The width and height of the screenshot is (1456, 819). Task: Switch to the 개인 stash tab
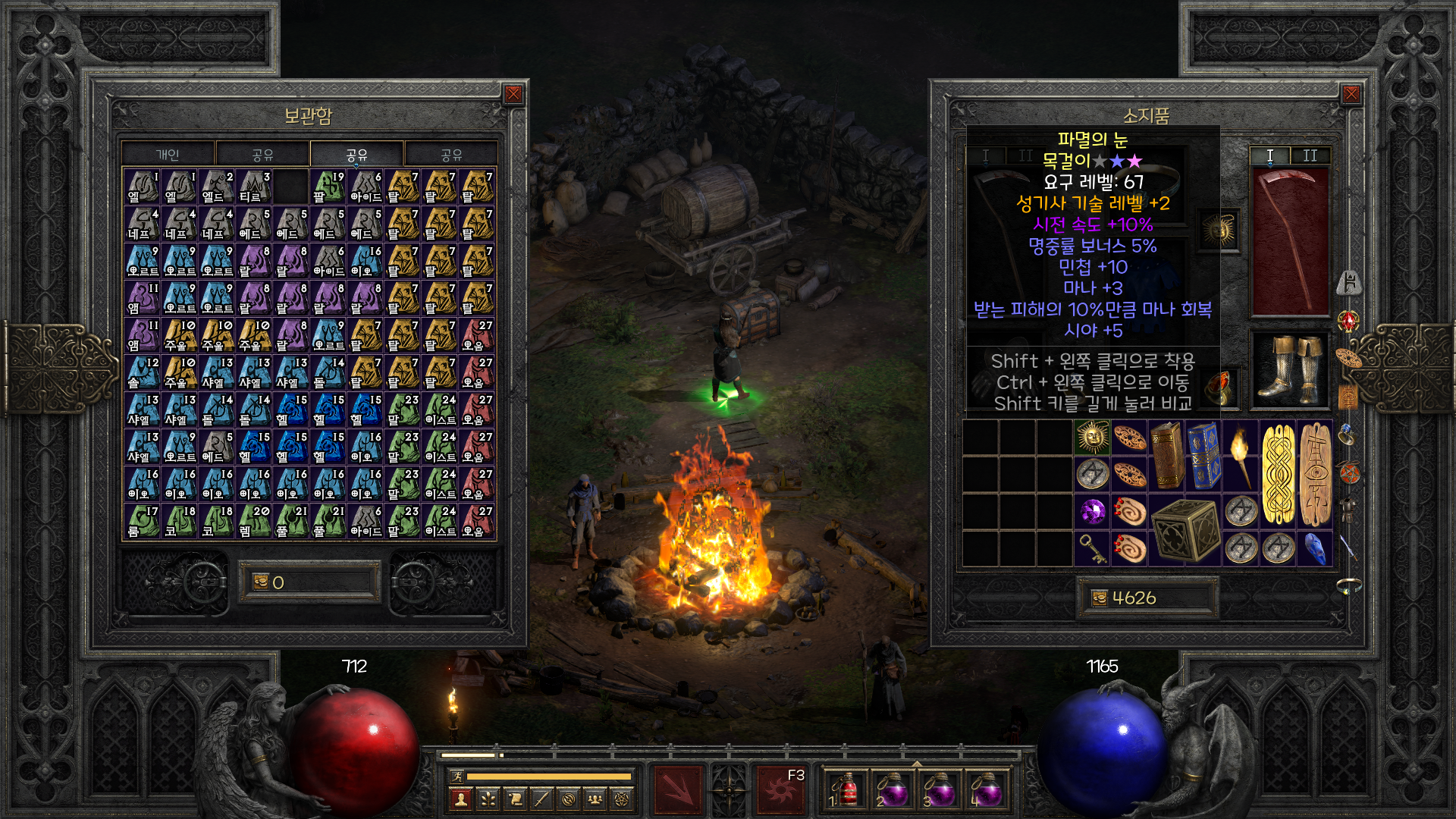pyautogui.click(x=168, y=155)
